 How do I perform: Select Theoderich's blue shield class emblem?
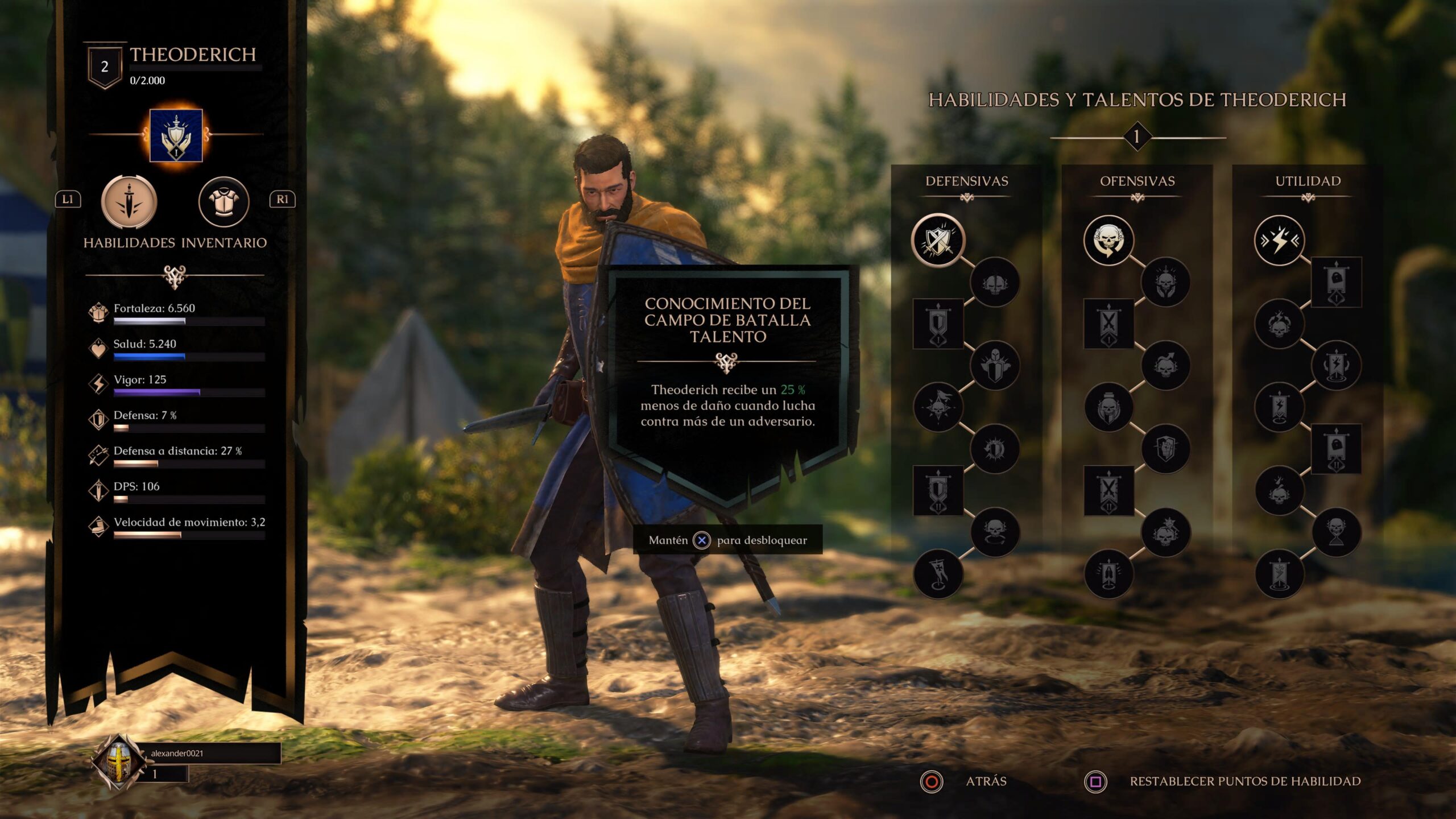pos(176,135)
